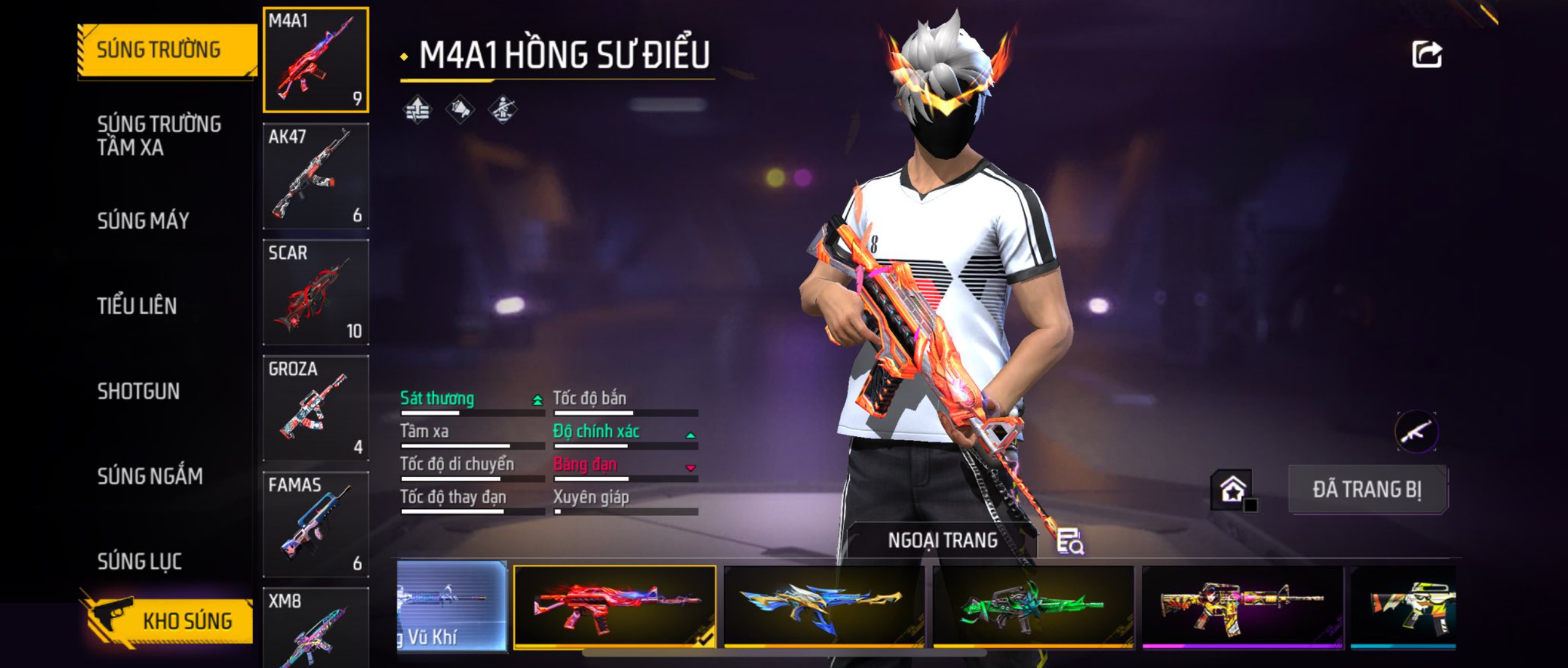Open the Ngoại Trang skin tab
Viewport: 1568px width, 668px height.
942,540
